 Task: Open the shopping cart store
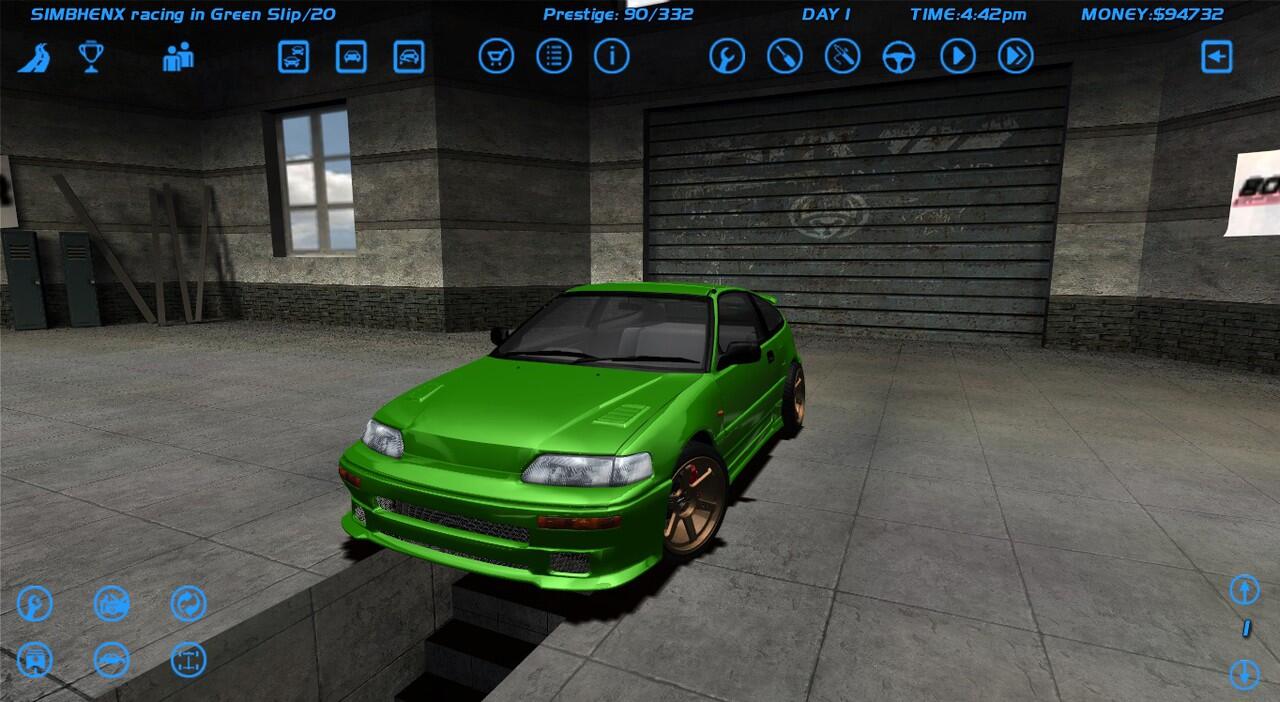[x=496, y=57]
